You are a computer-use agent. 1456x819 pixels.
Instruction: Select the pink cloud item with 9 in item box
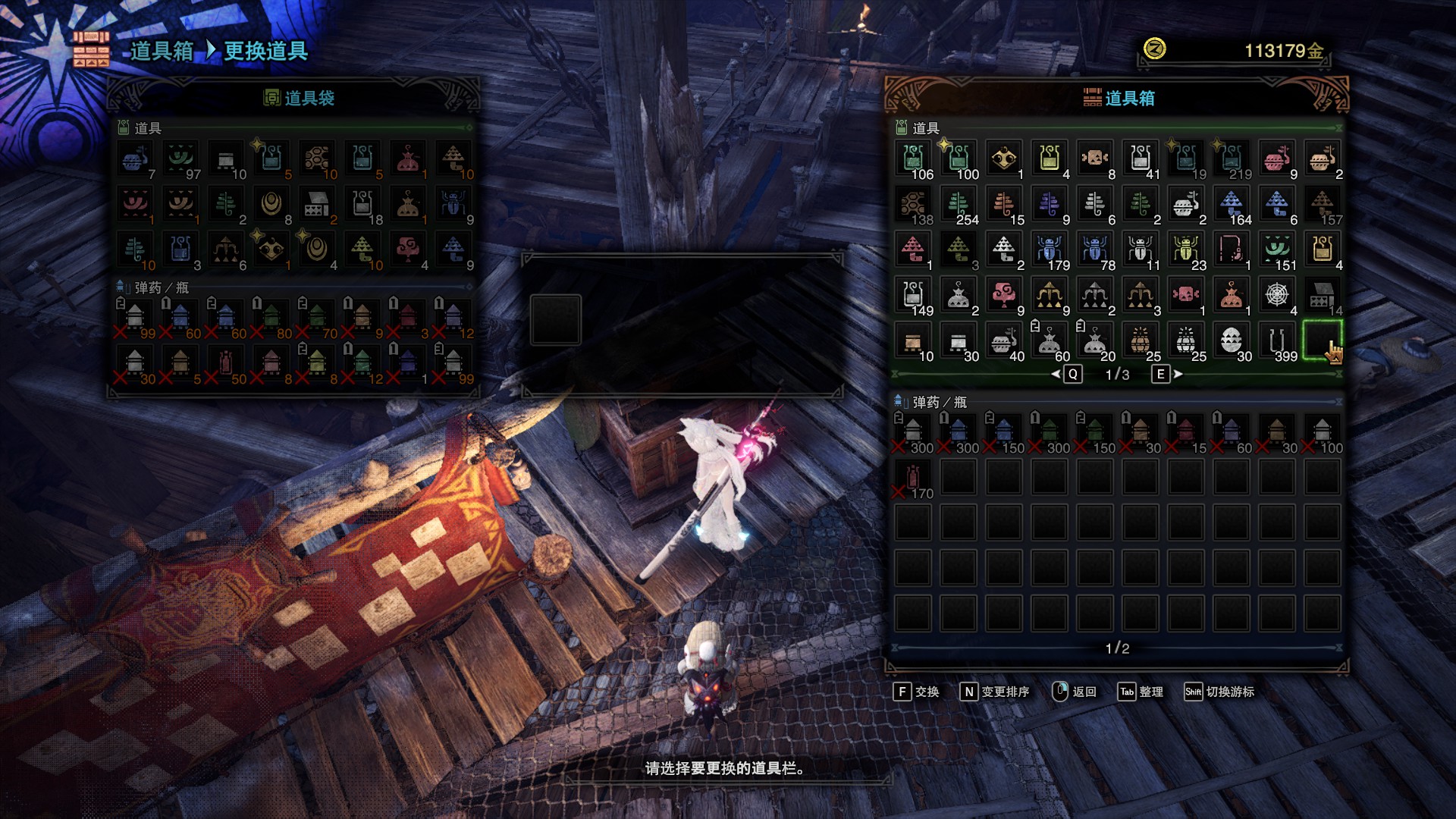point(1004,295)
